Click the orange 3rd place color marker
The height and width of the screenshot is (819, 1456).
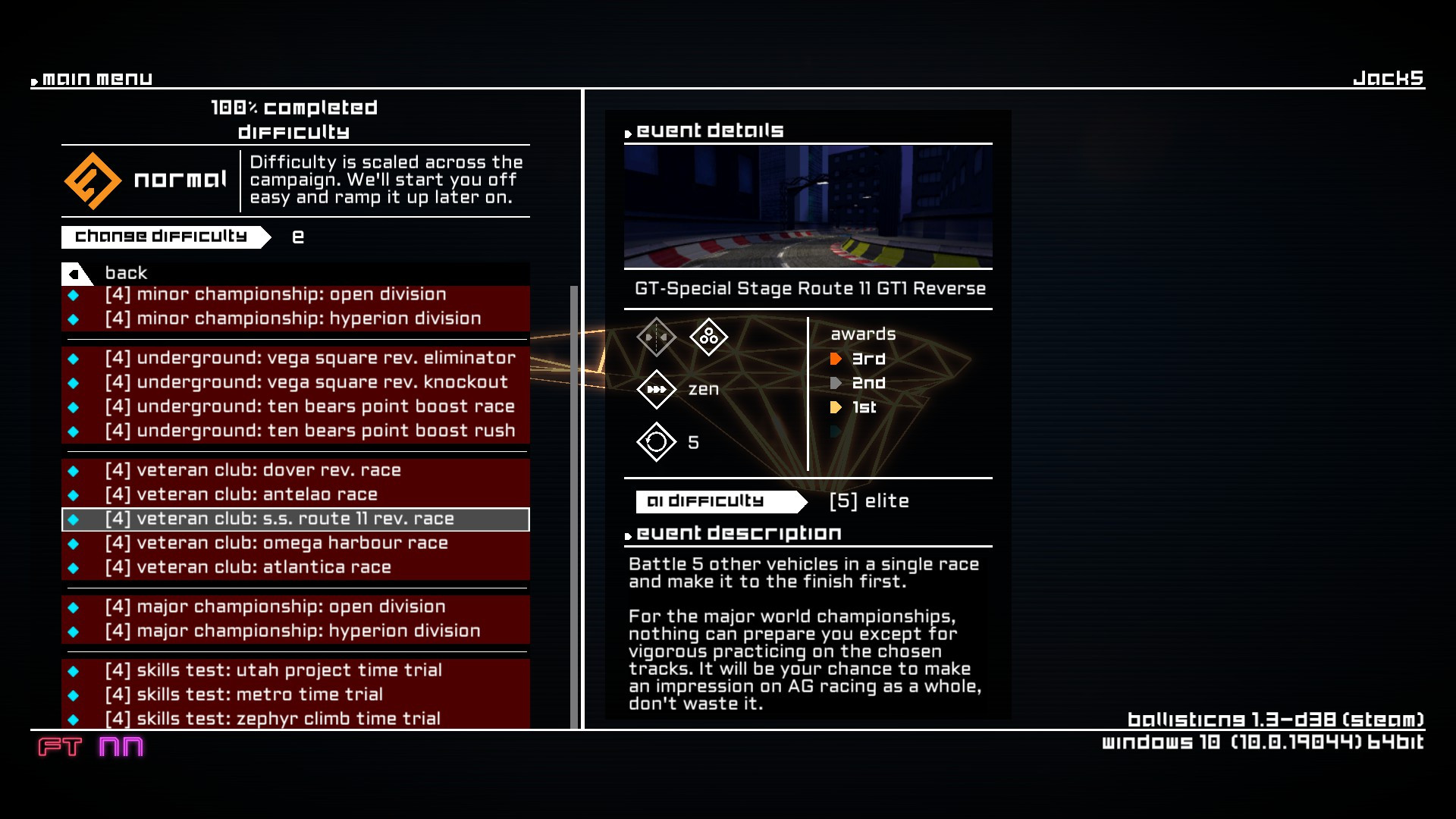point(837,359)
